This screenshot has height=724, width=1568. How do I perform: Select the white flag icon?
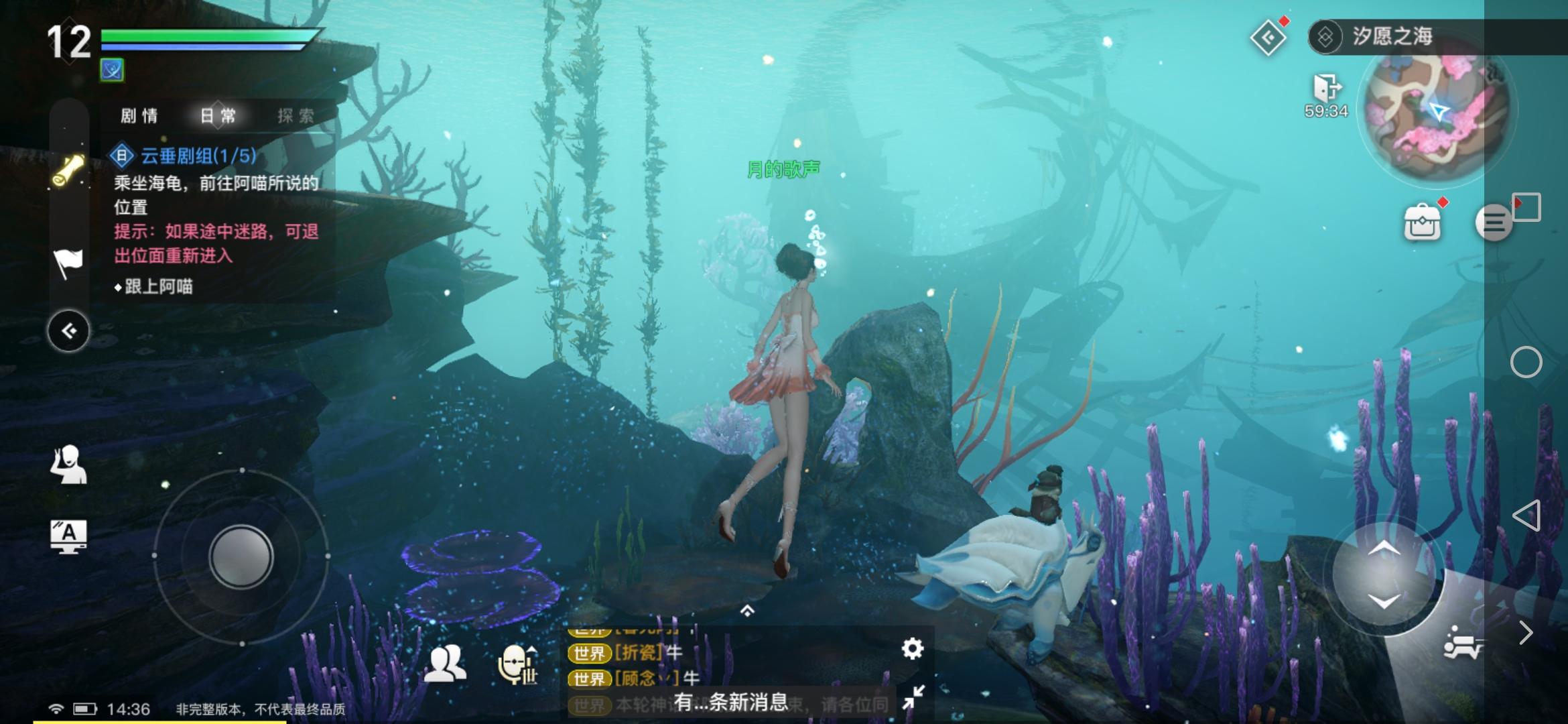68,262
